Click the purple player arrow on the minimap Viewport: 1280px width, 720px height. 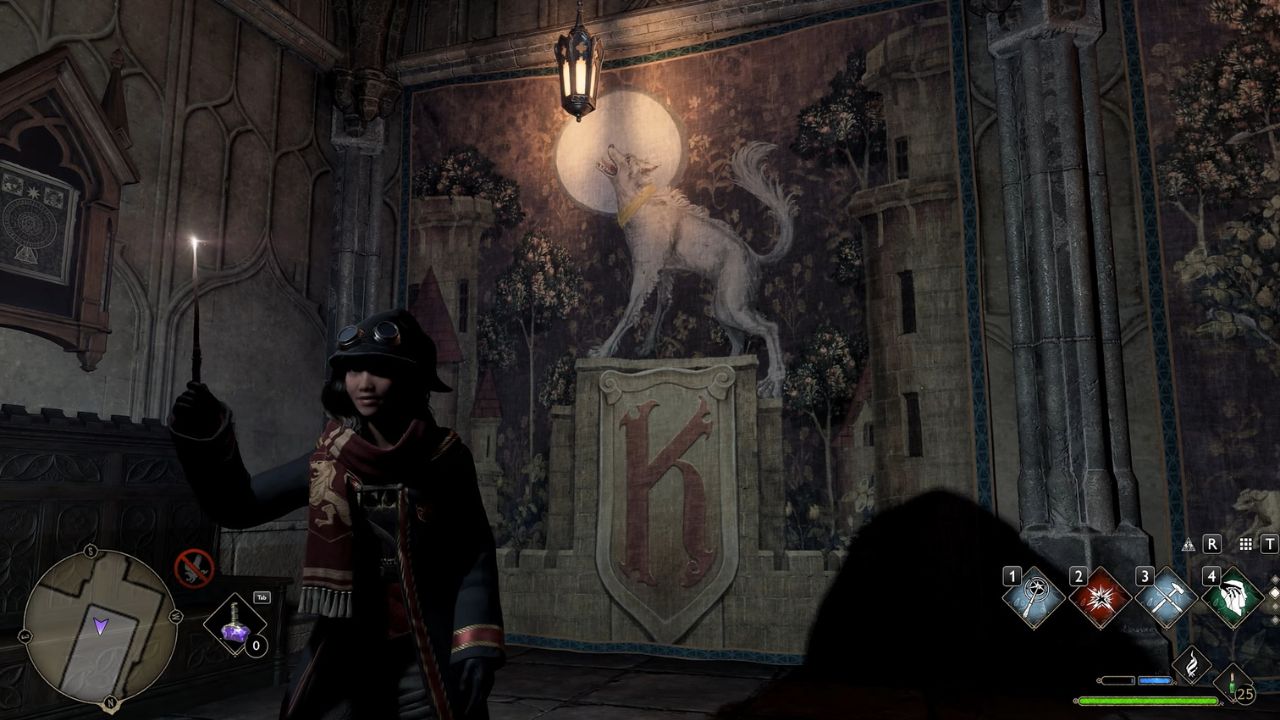coord(100,624)
